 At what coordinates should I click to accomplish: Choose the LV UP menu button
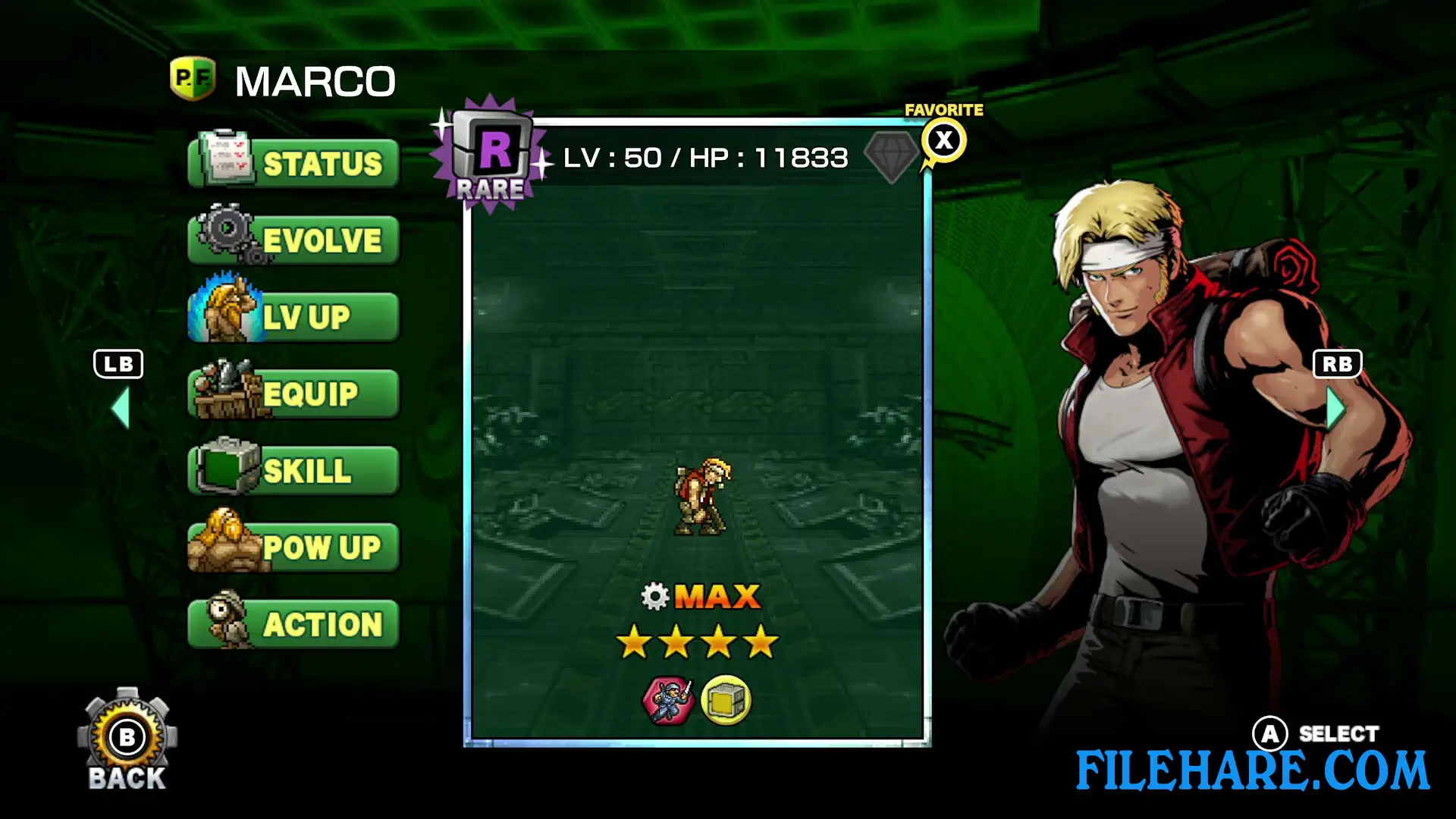[x=294, y=317]
